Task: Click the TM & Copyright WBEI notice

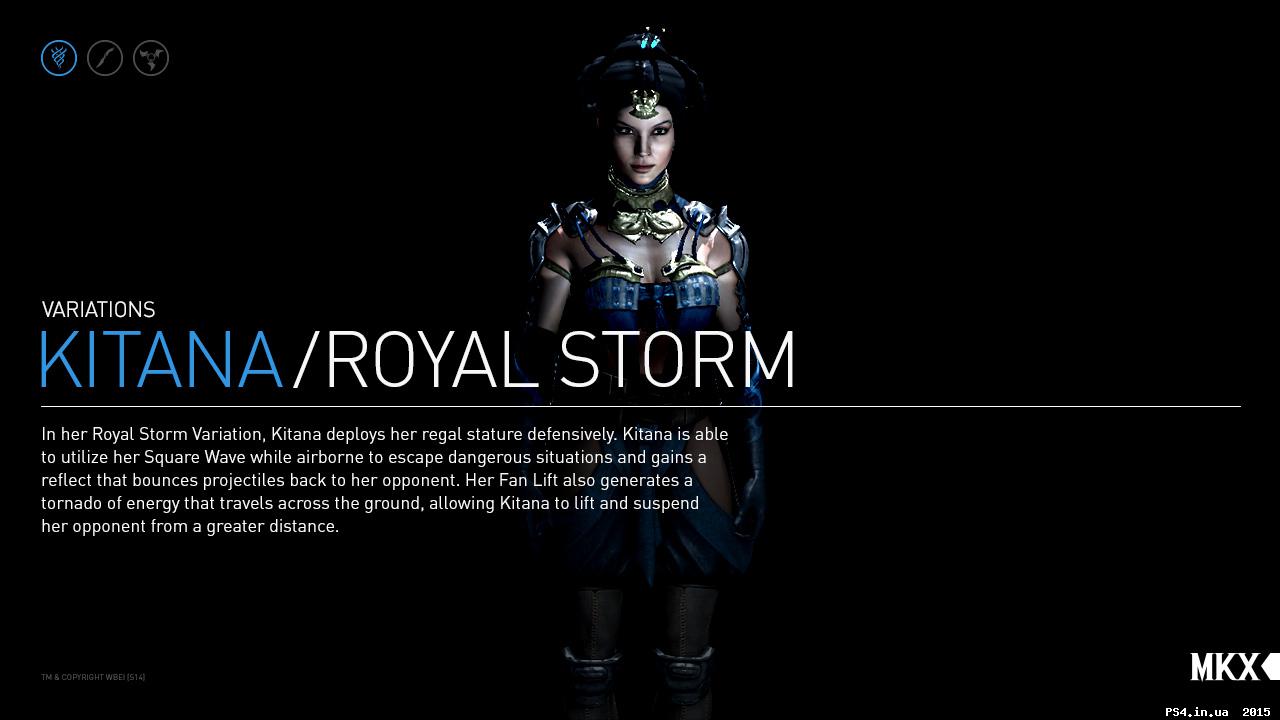Action: (x=92, y=677)
